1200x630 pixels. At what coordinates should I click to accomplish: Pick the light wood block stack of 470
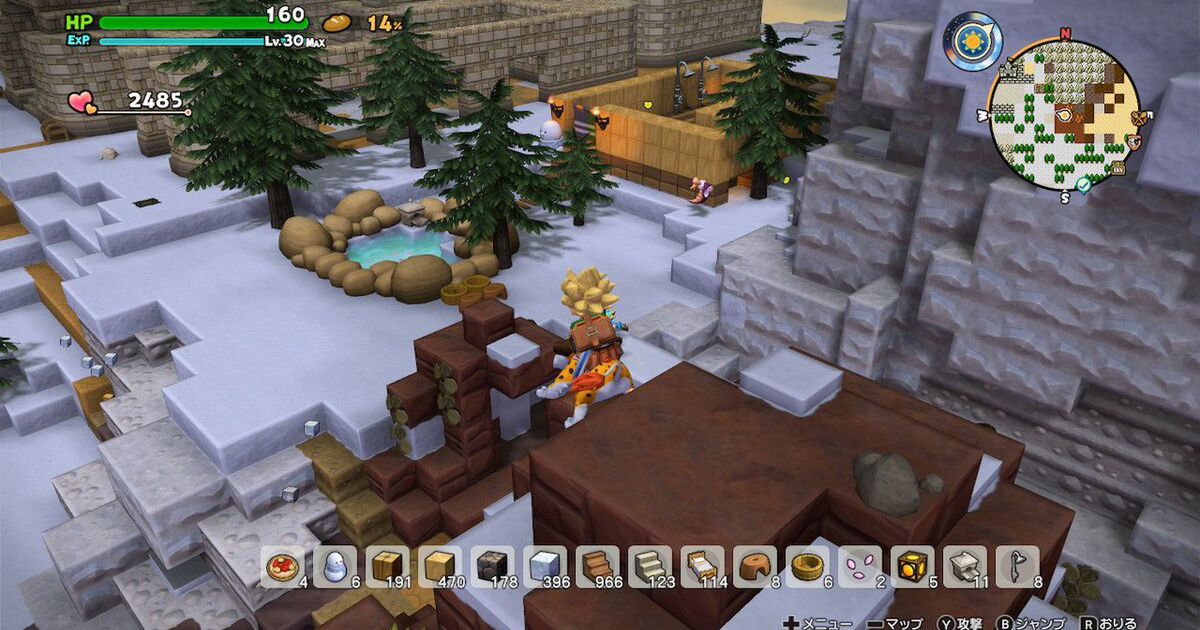[x=437, y=566]
